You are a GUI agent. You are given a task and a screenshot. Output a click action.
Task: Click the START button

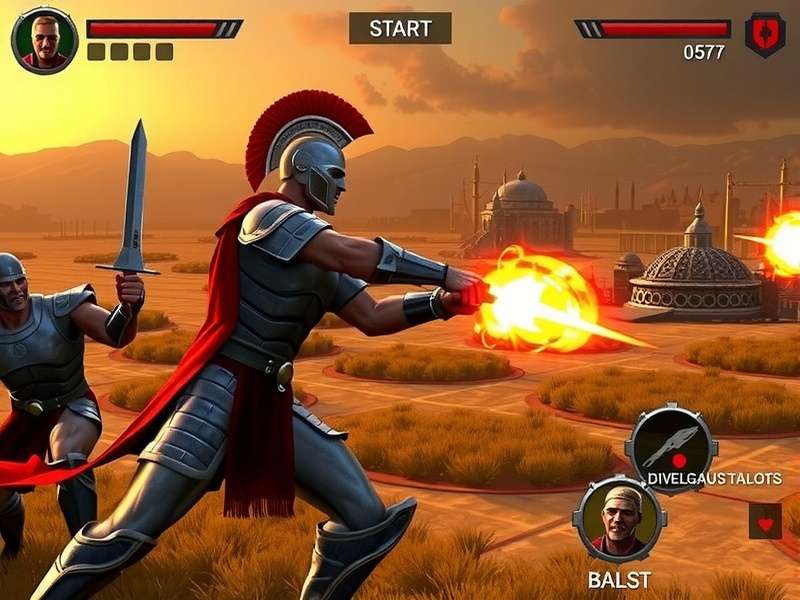point(400,28)
